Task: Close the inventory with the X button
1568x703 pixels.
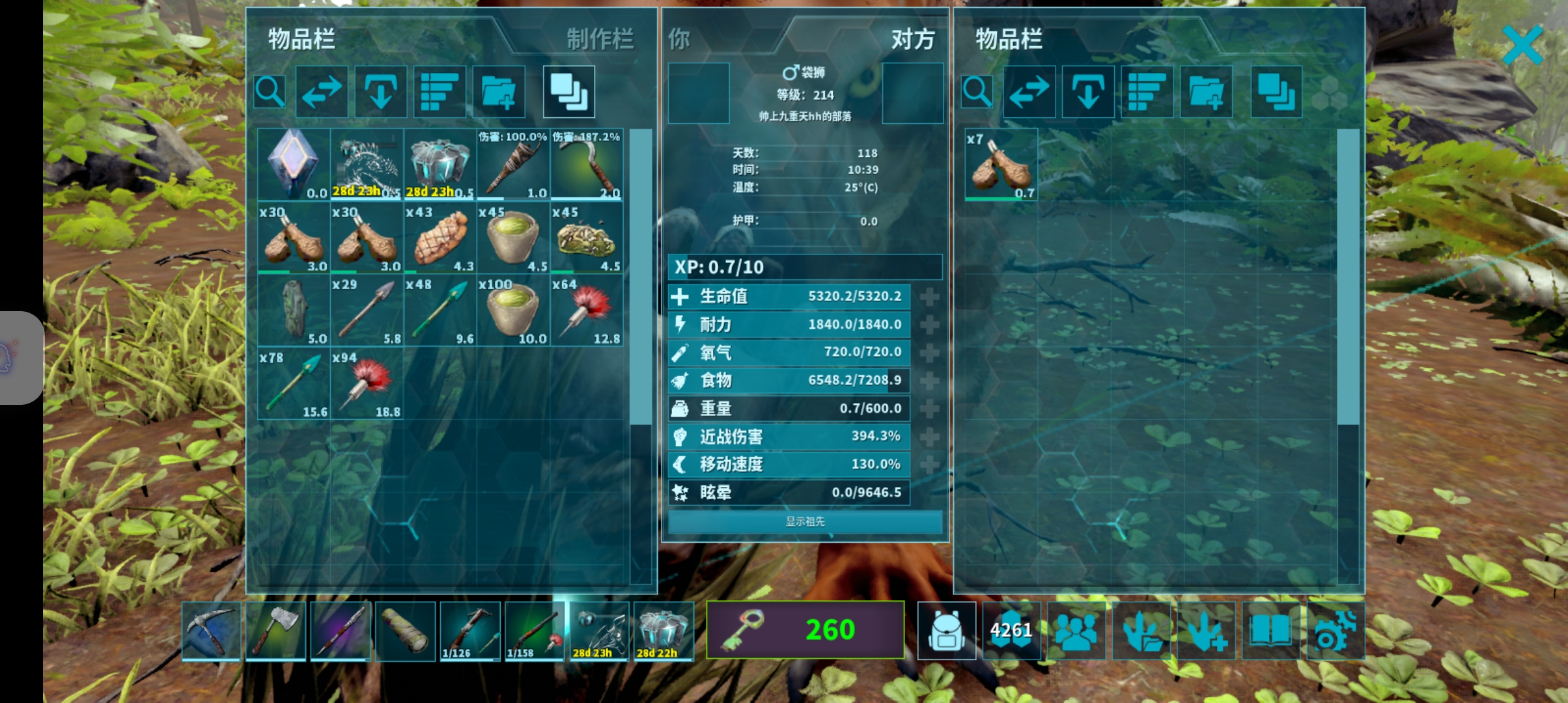Action: pyautogui.click(x=1522, y=44)
